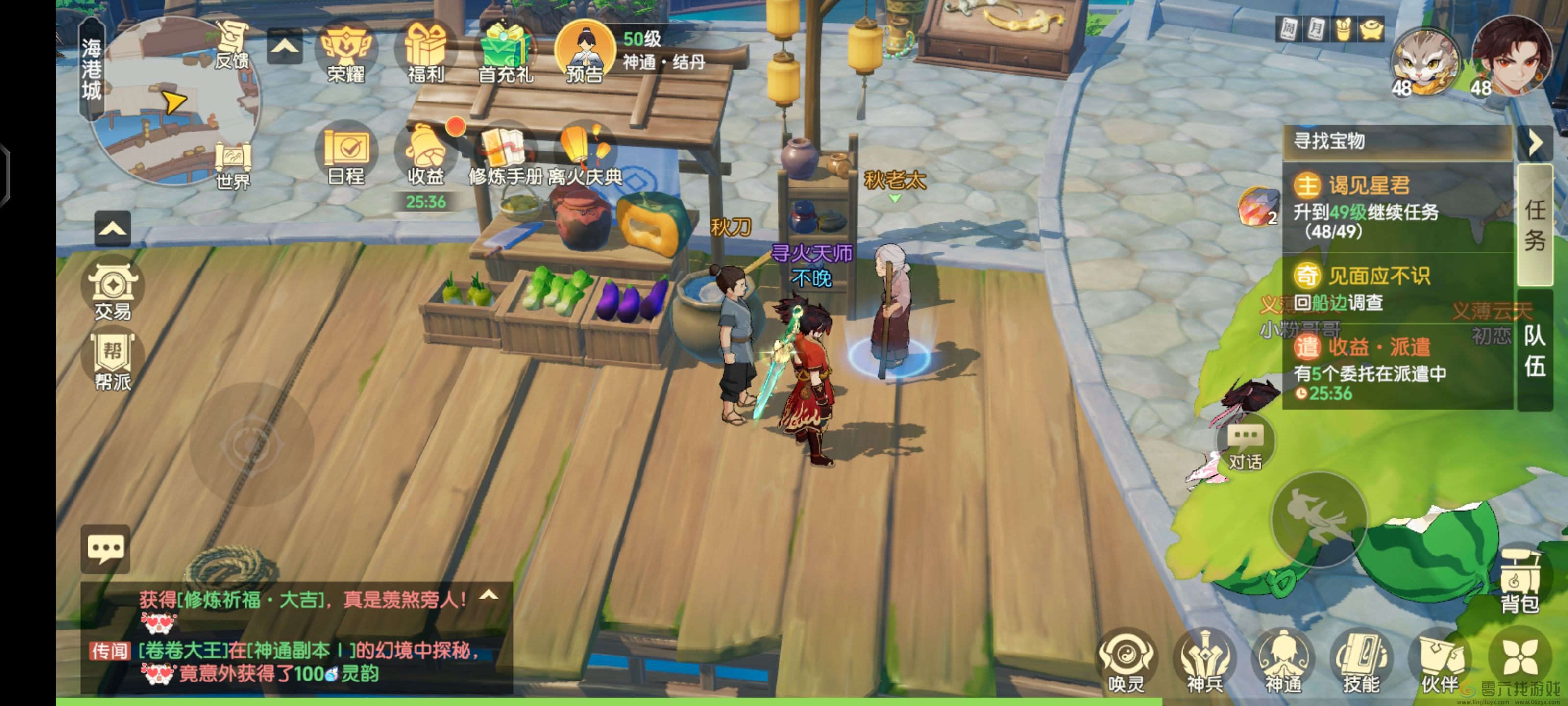Switch to the 队伍 team tab
1568x706 pixels.
coord(1535,352)
